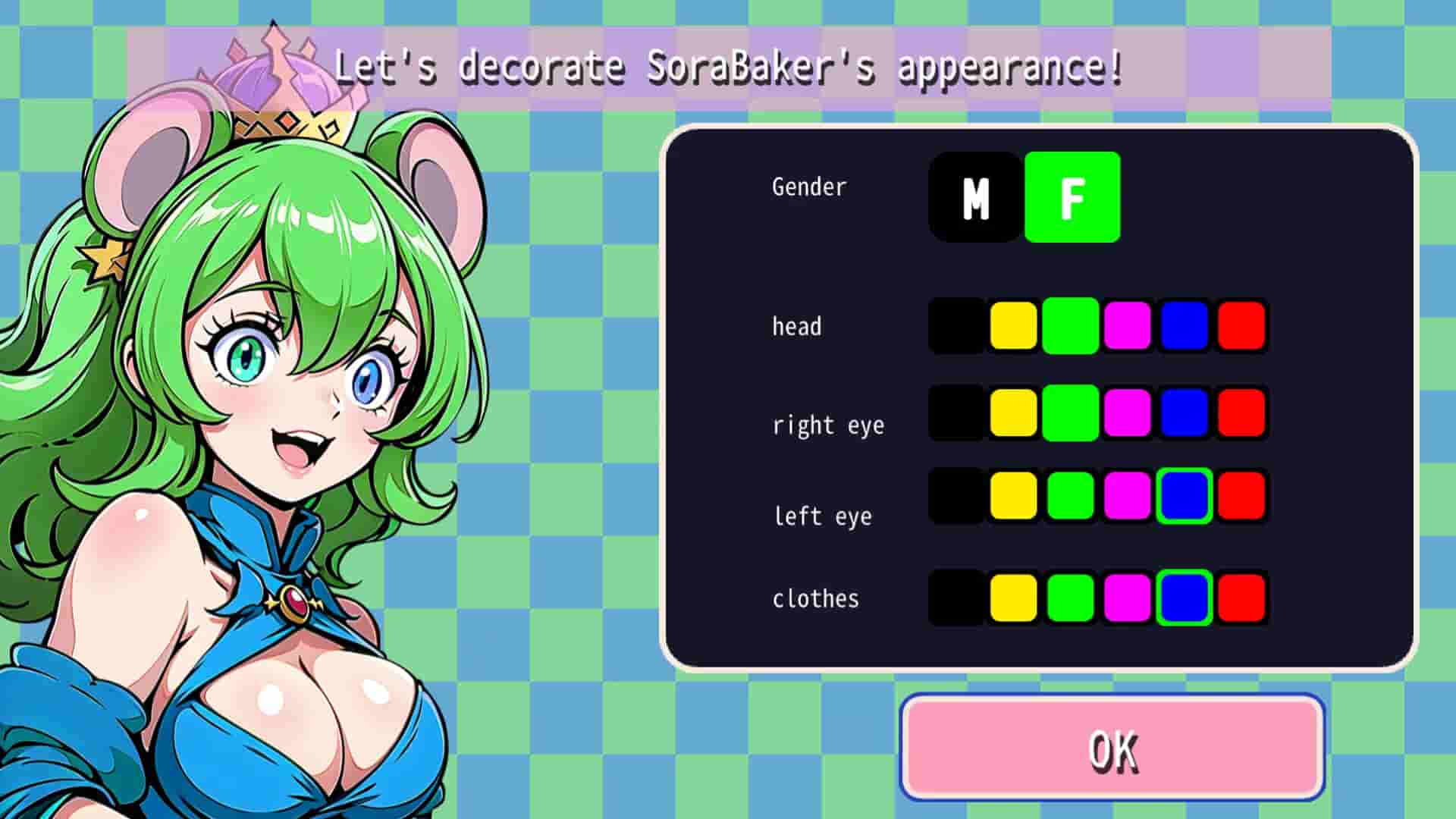The height and width of the screenshot is (819, 1456).
Task: Set right eye color to yellow
Action: tap(1013, 413)
